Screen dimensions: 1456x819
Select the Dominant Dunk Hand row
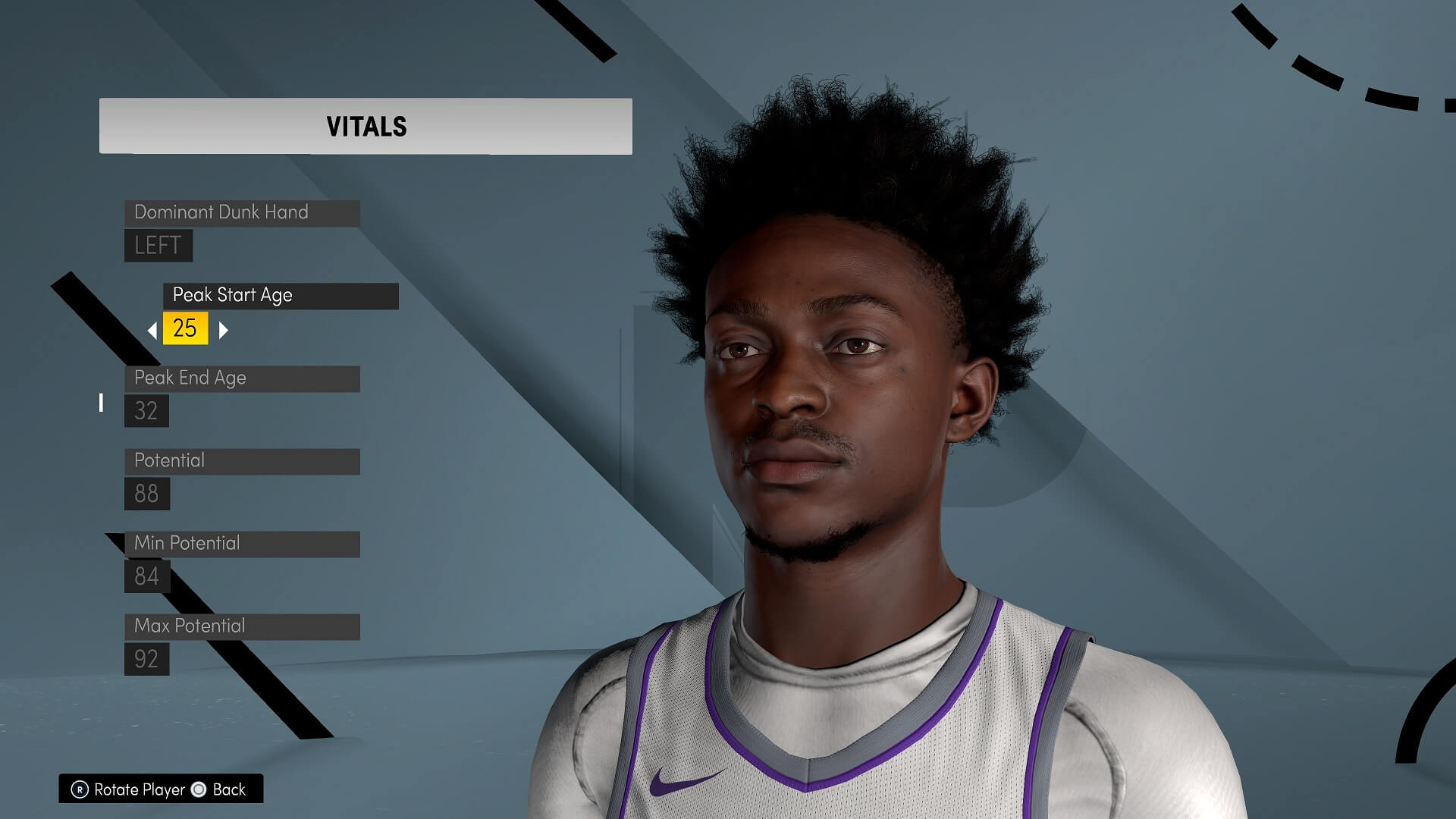[241, 212]
